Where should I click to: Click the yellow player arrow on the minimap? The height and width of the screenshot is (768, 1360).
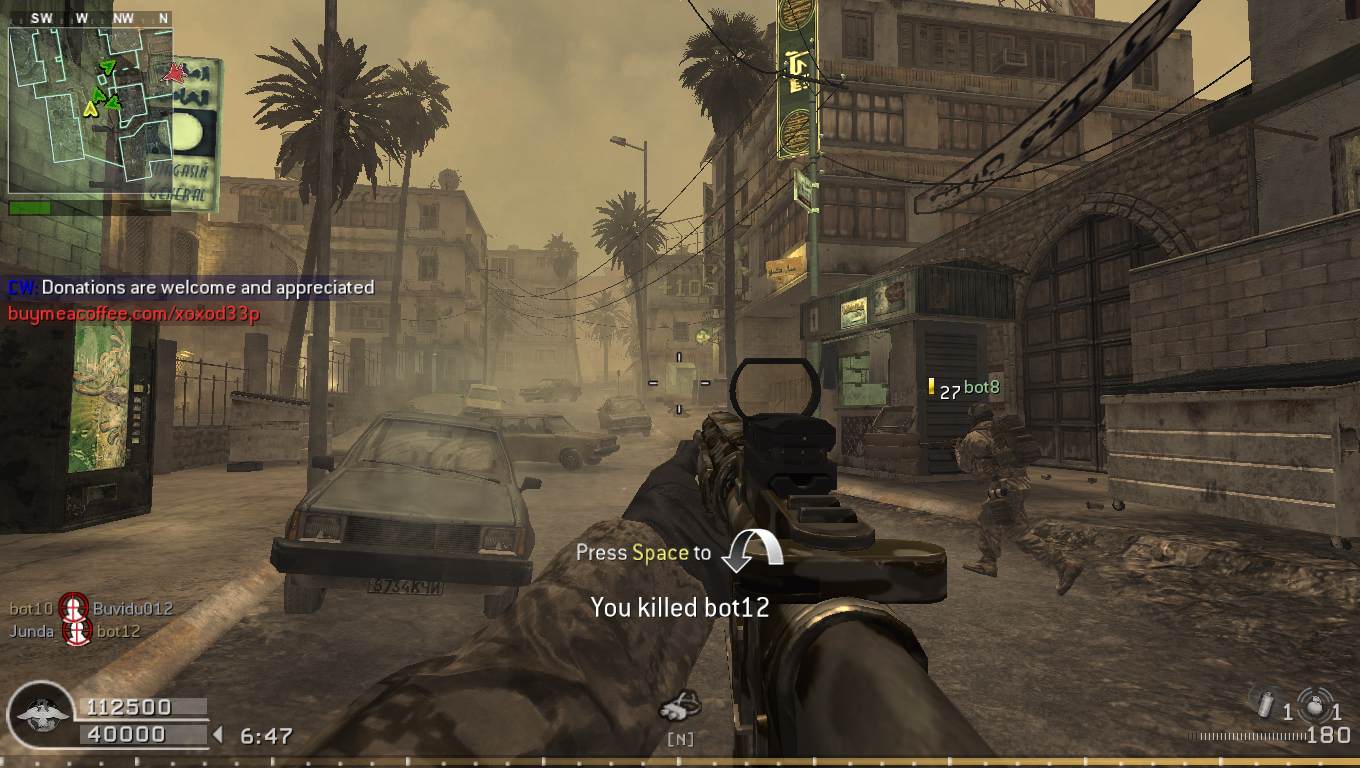(x=90, y=108)
